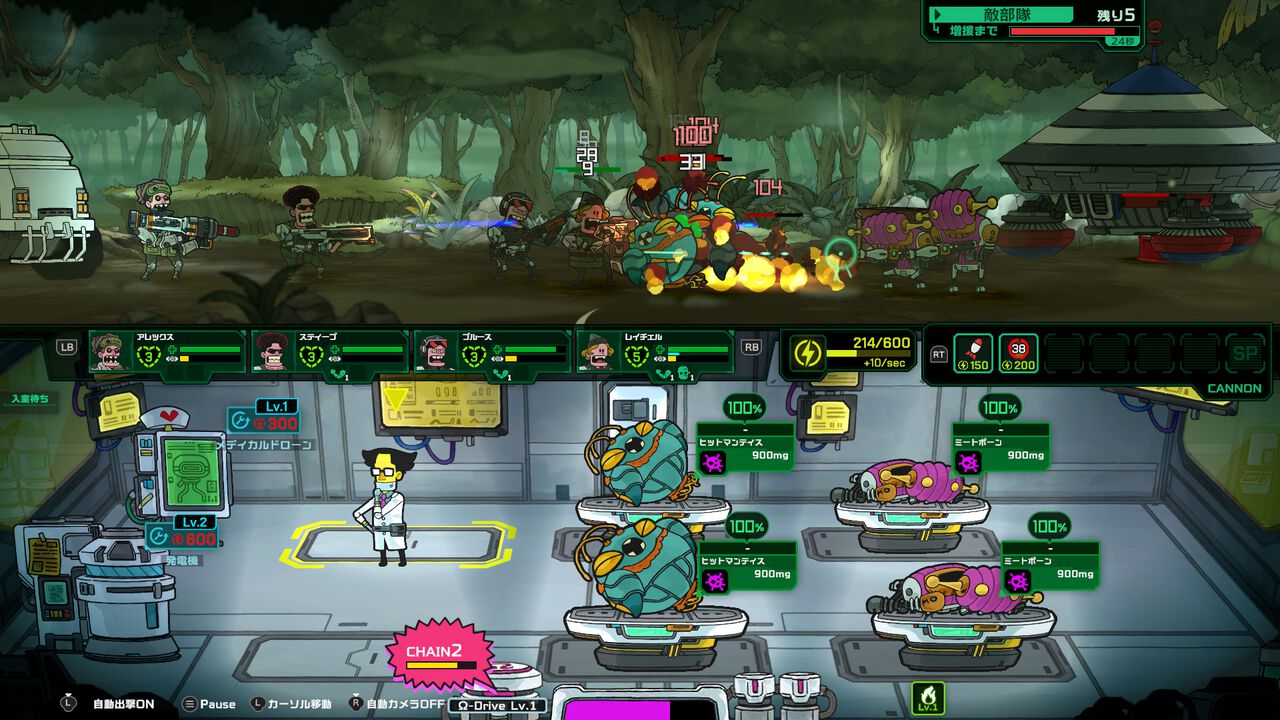Image resolution: width=1280 pixels, height=720 pixels.
Task: Select the upper Meatborn 900mg info card
Action: (x=1000, y=448)
